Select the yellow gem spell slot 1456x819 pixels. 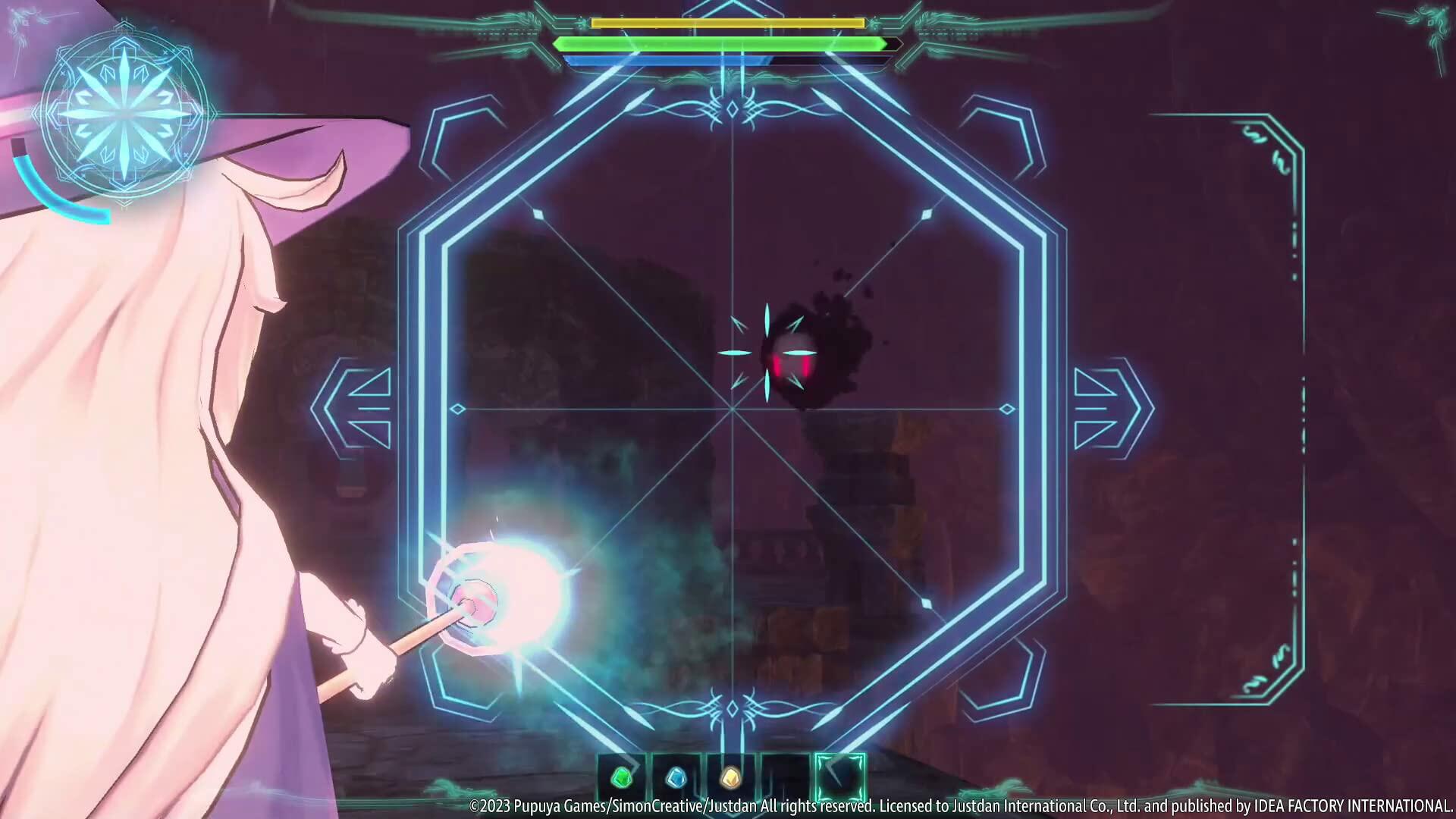click(x=729, y=777)
